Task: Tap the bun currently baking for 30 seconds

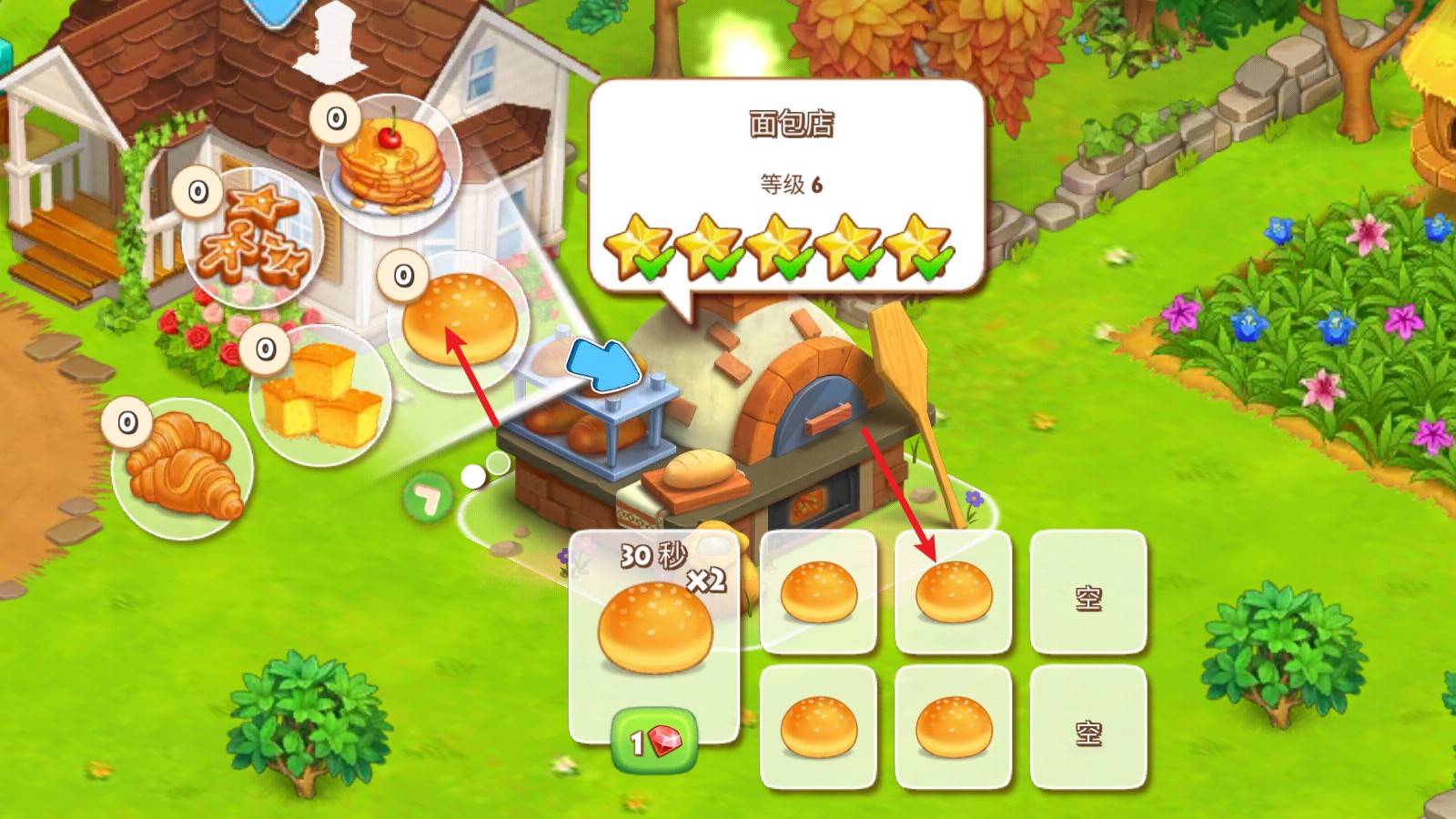Action: pyautogui.click(x=654, y=628)
